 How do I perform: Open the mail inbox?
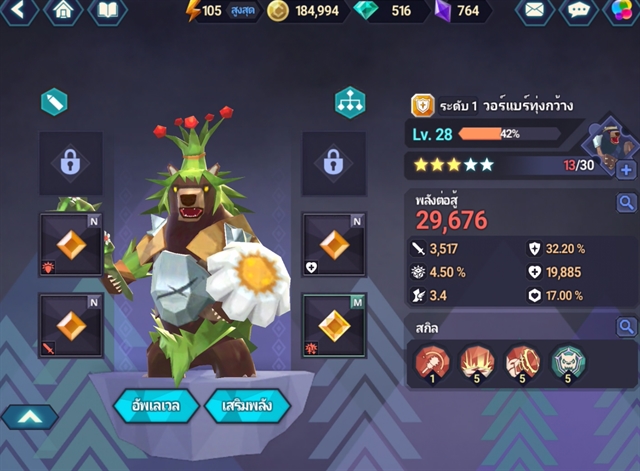coord(537,11)
